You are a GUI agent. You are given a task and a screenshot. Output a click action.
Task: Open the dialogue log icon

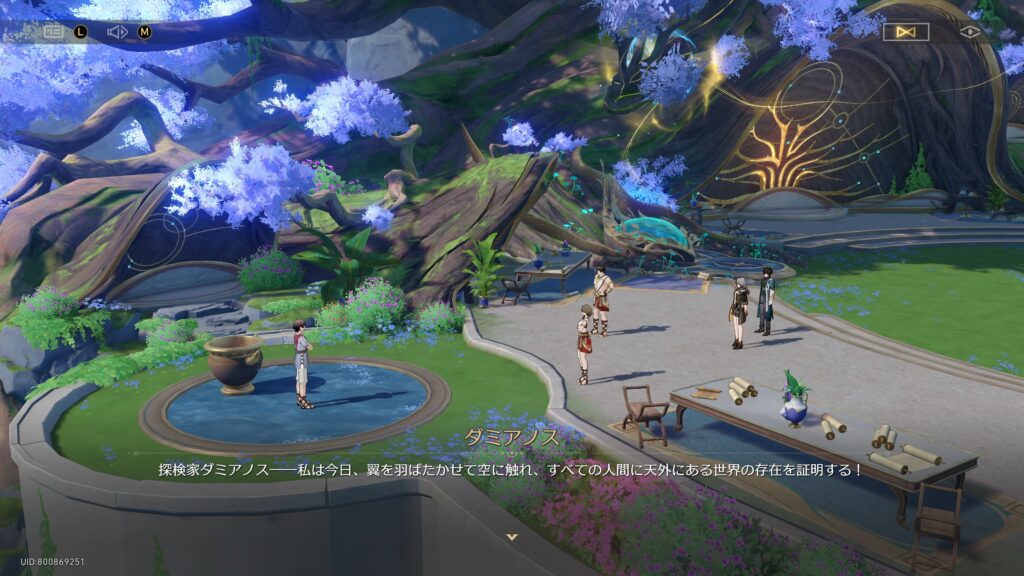(54, 31)
